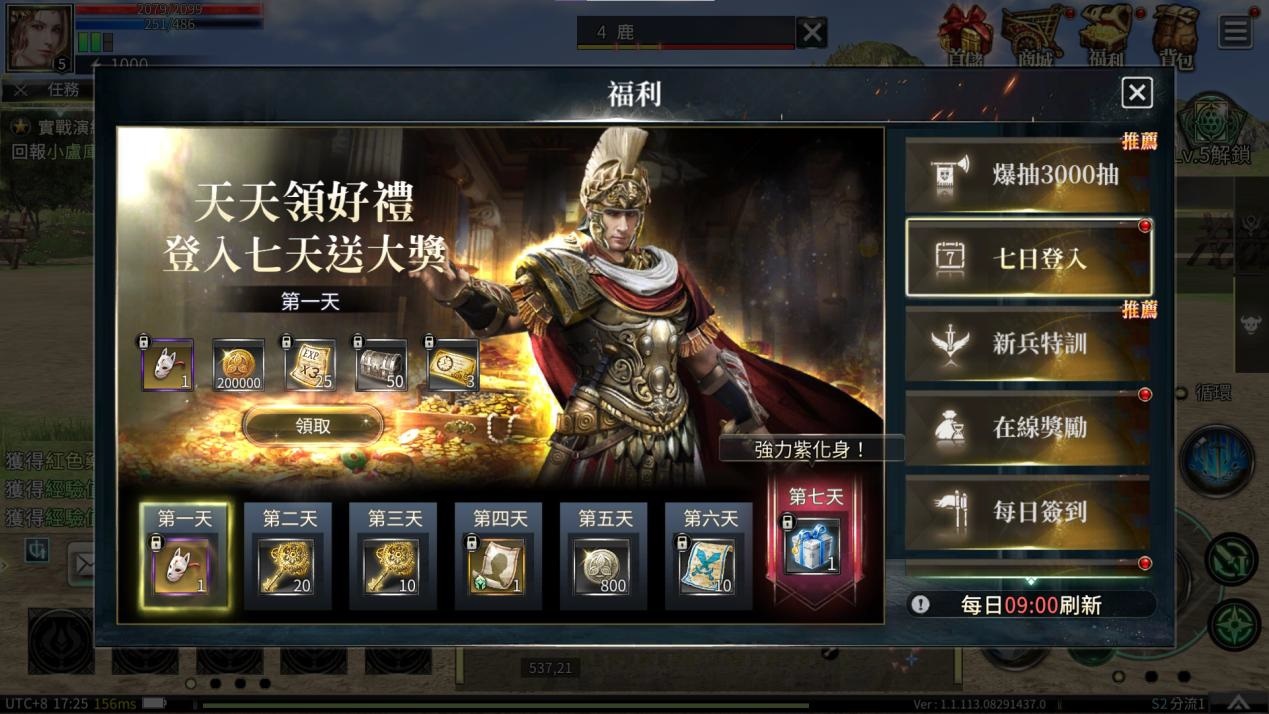Show the 在線獎勵 online rewards
The width and height of the screenshot is (1269, 714).
pos(1028,427)
